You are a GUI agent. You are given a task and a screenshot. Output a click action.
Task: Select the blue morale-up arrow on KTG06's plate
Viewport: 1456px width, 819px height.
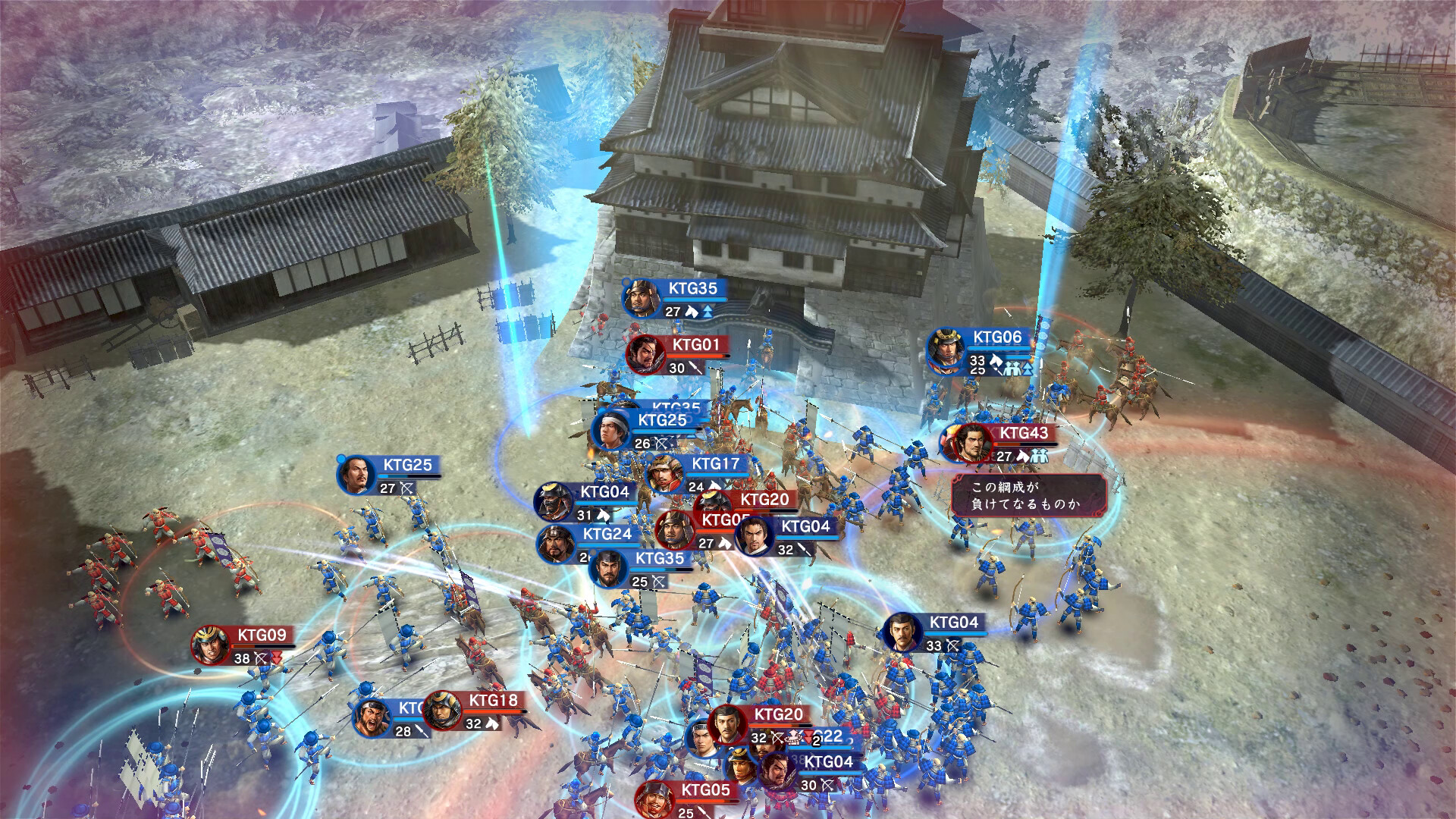click(x=1028, y=369)
